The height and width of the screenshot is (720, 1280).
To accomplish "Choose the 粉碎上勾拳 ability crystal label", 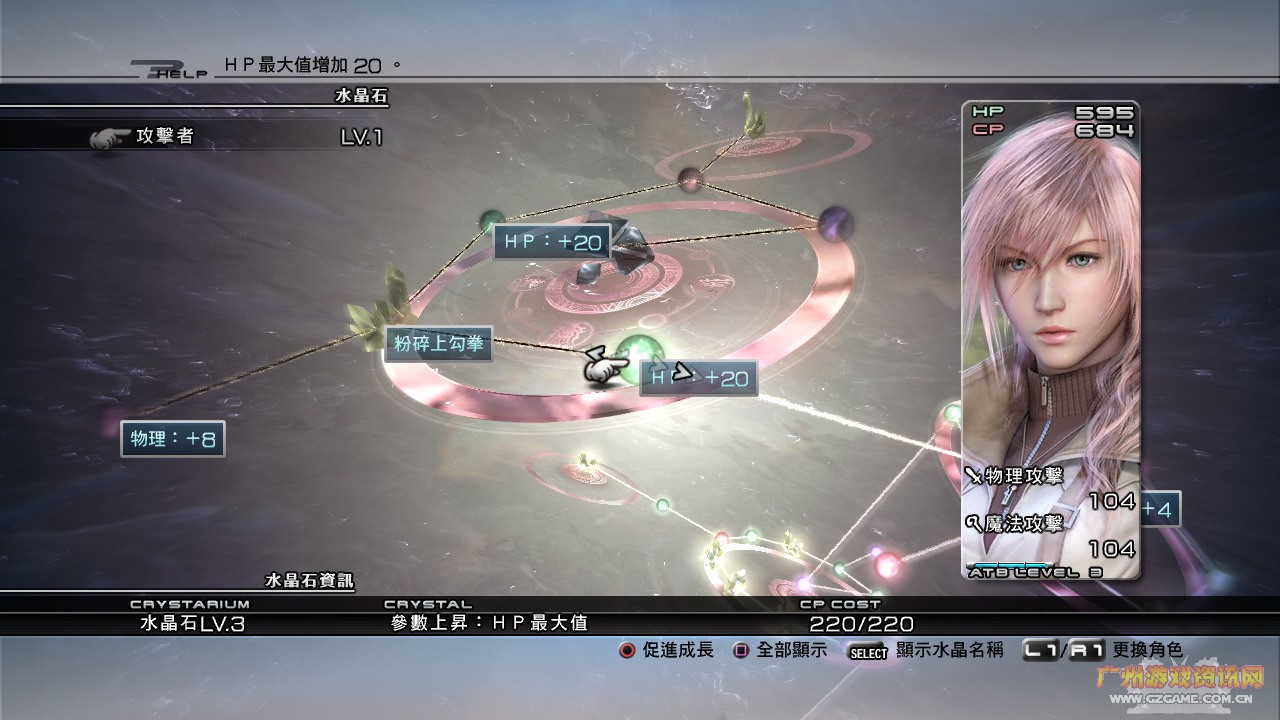I will point(438,345).
